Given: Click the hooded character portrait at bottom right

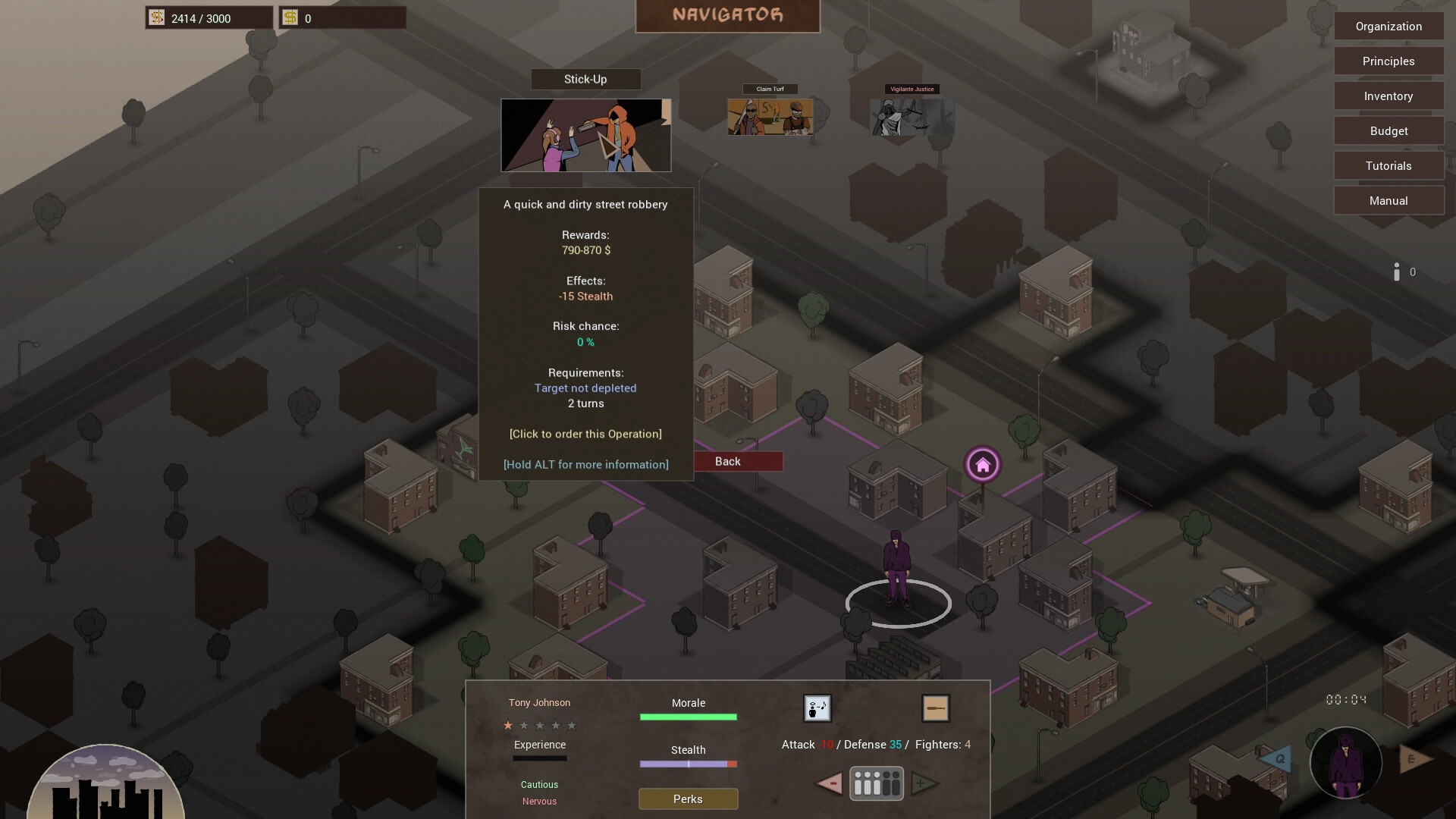Looking at the screenshot, I should pos(1346,763).
